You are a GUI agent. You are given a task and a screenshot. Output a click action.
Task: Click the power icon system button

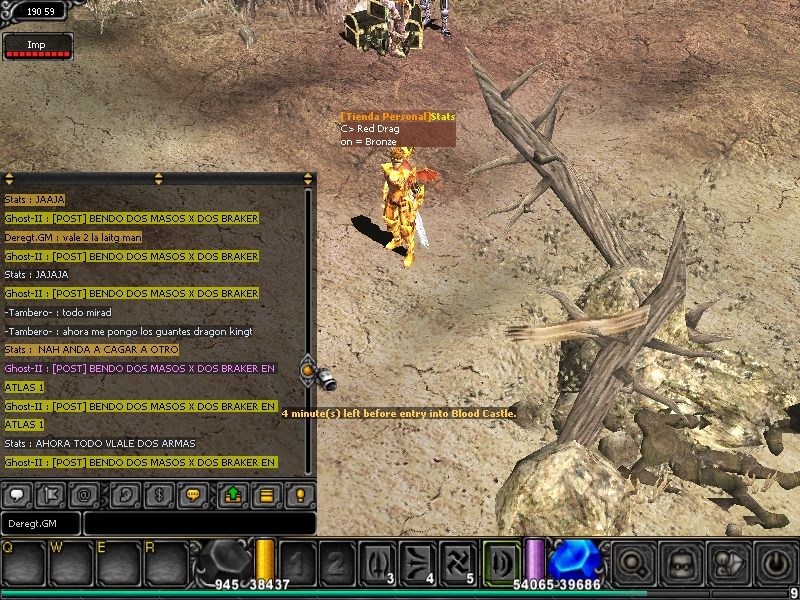click(x=775, y=563)
